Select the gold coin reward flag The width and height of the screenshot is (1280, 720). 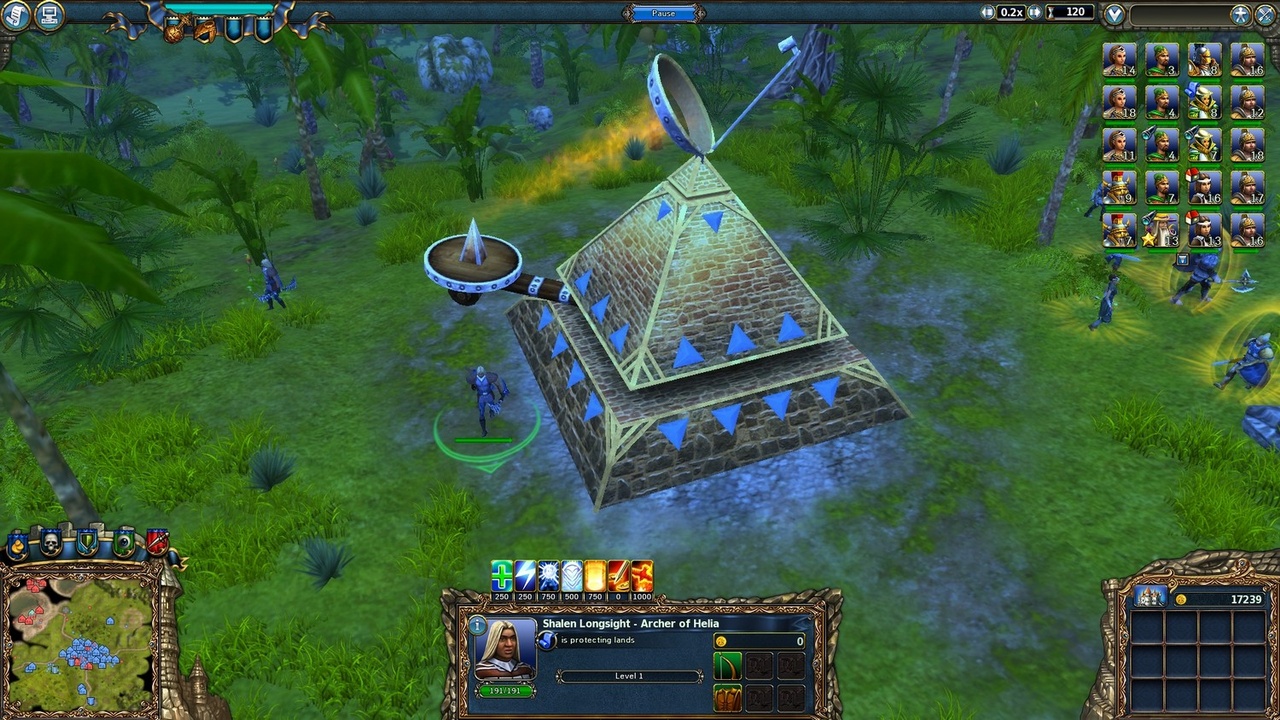[18, 544]
